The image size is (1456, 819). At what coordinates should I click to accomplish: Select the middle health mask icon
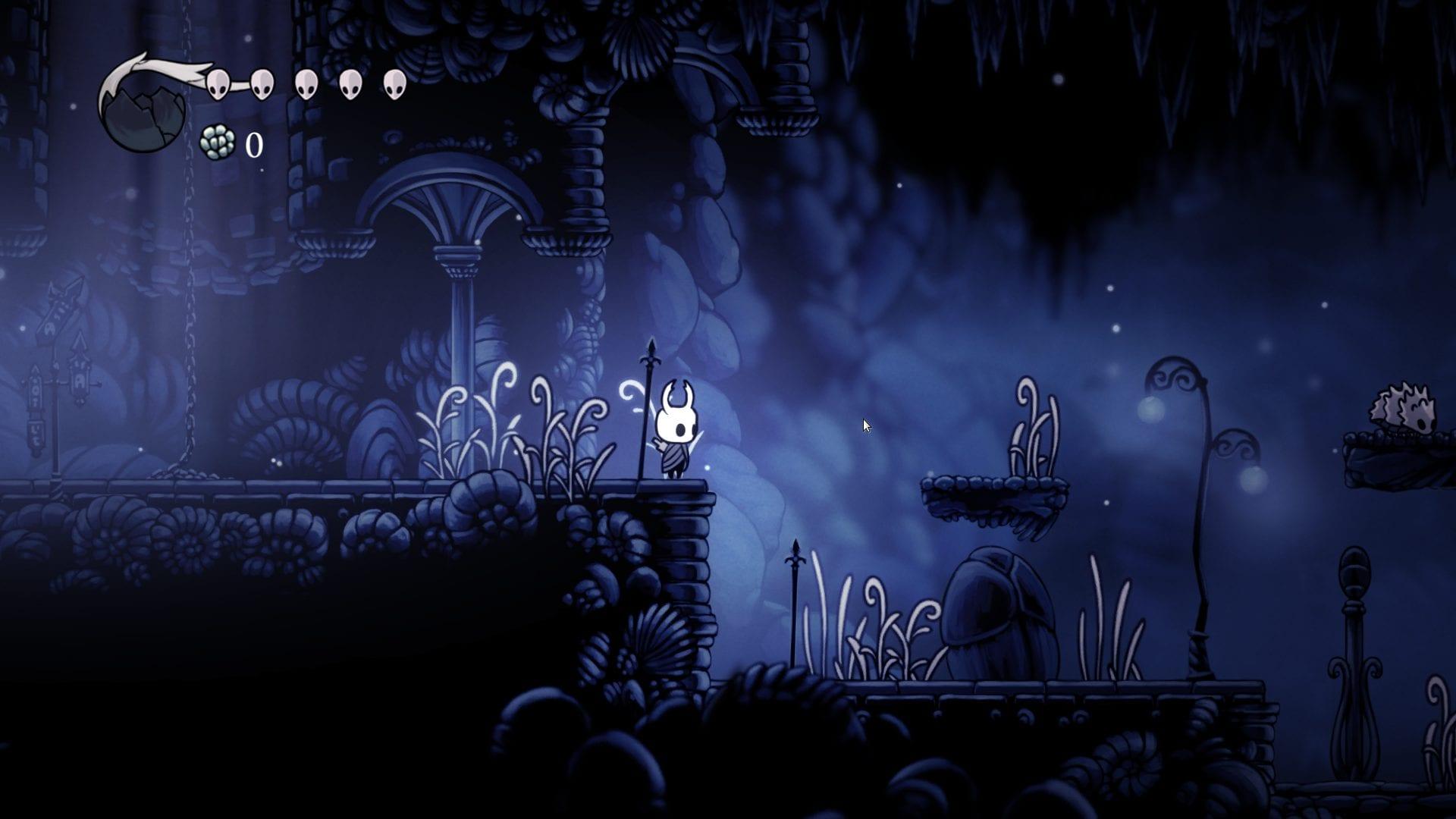point(306,85)
